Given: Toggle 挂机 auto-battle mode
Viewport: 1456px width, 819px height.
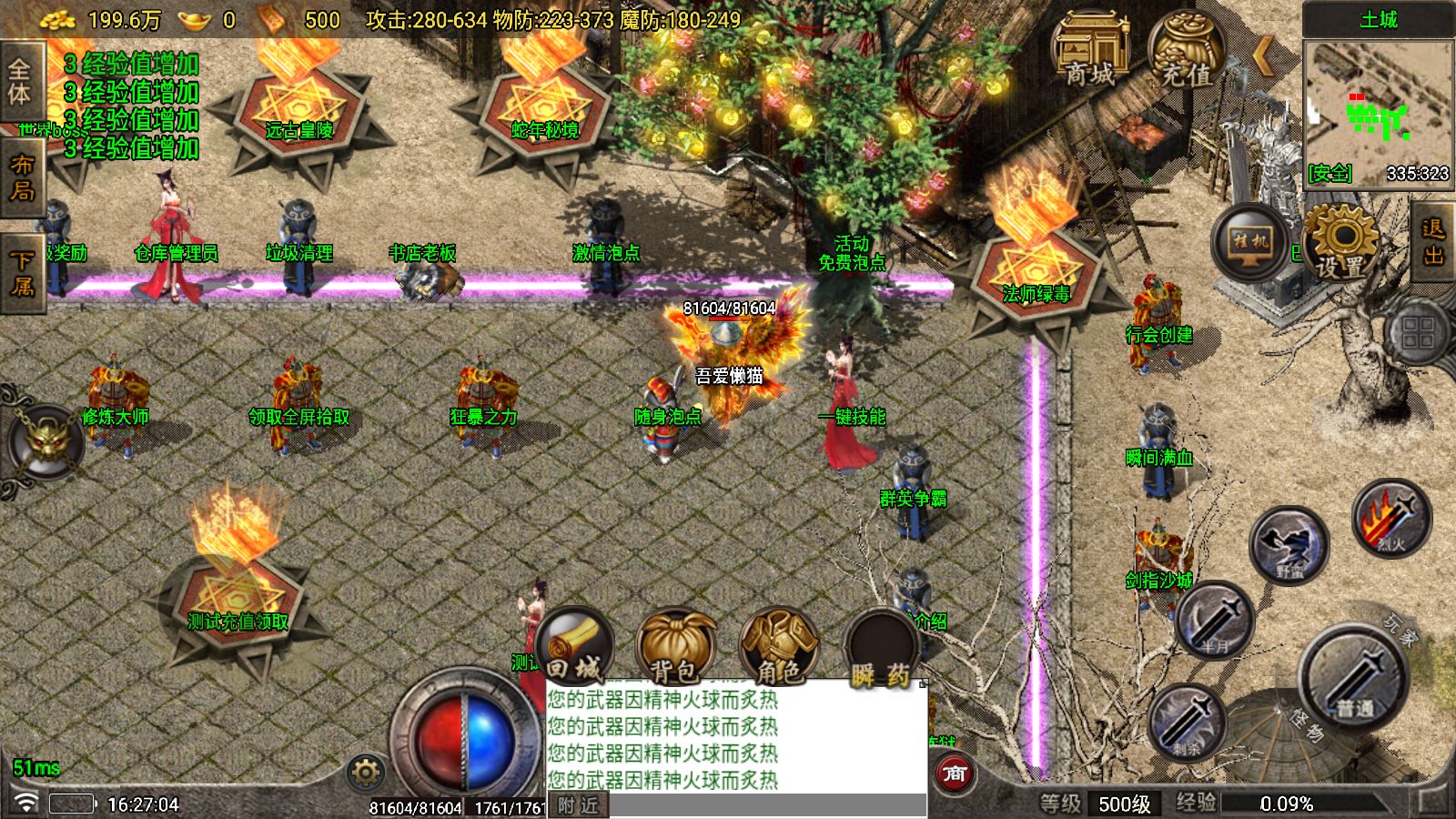Looking at the screenshot, I should pyautogui.click(x=1249, y=243).
